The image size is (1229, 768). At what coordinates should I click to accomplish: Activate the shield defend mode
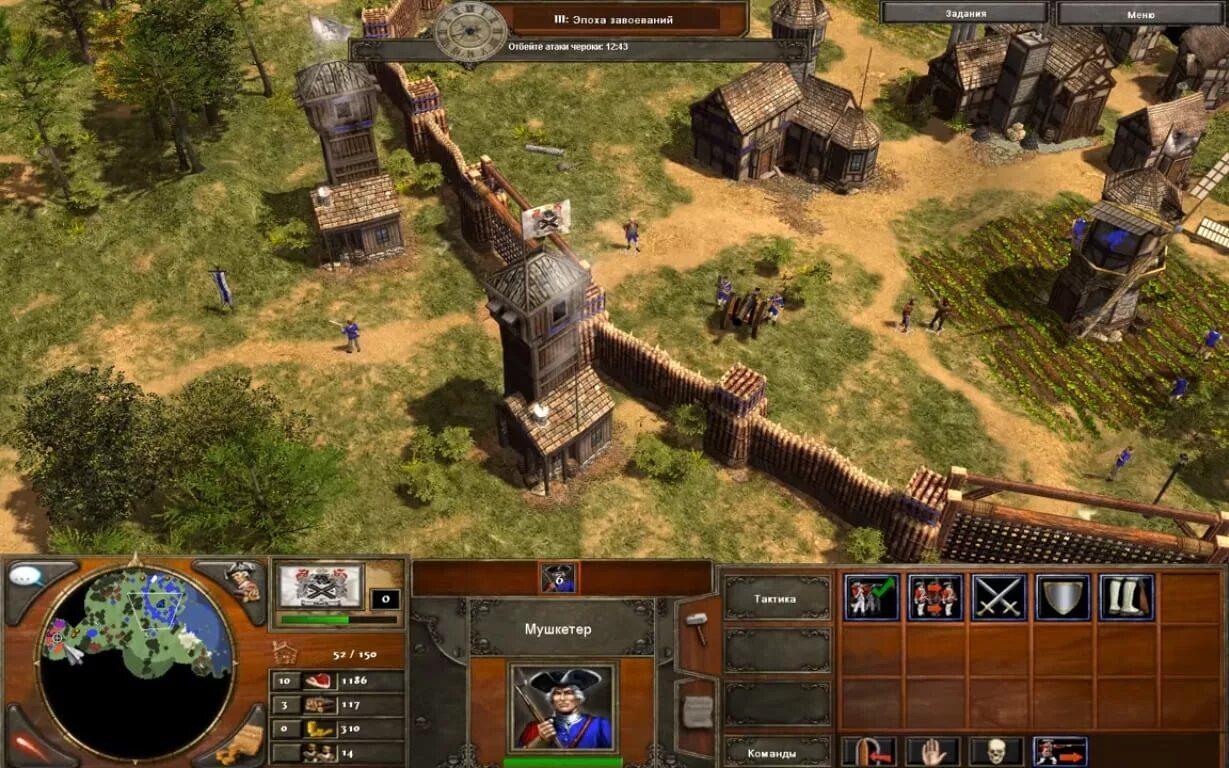(x=1063, y=597)
